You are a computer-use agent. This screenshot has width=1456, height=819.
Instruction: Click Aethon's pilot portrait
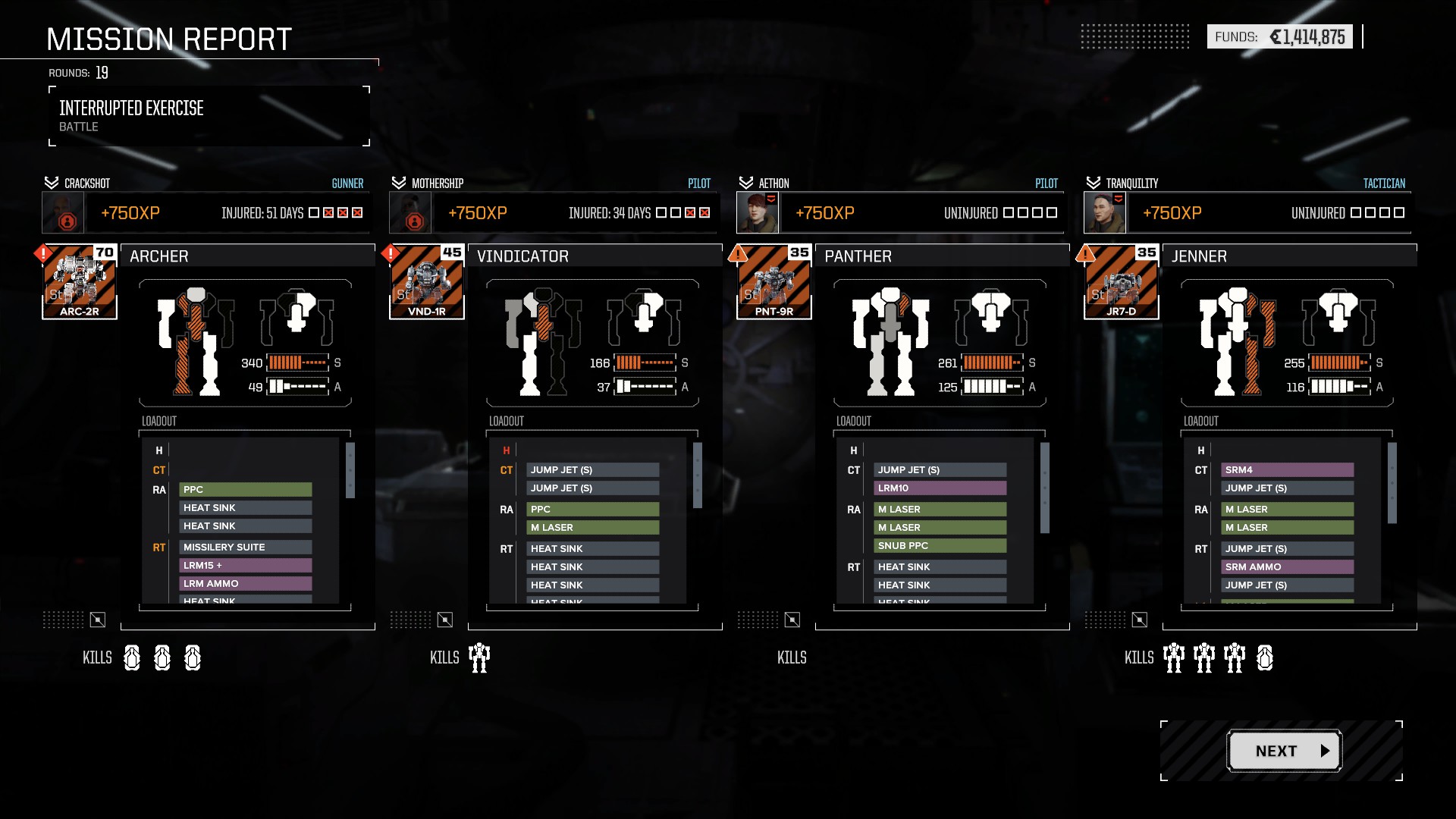click(758, 213)
